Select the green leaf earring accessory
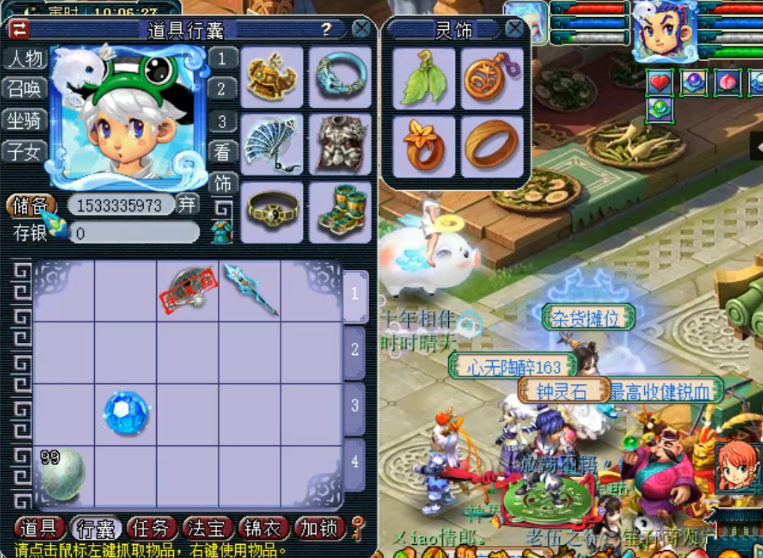The width and height of the screenshot is (763, 558). point(424,78)
